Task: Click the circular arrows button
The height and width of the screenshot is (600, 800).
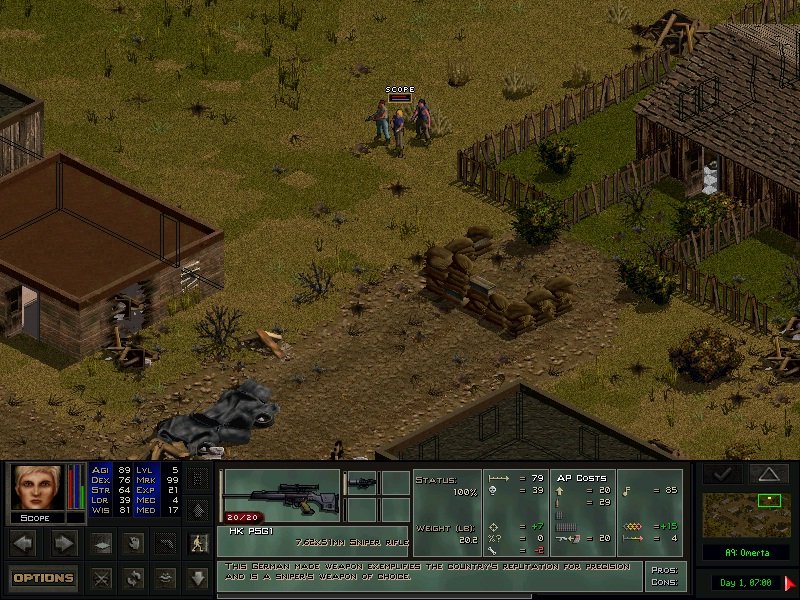Action: [133, 577]
